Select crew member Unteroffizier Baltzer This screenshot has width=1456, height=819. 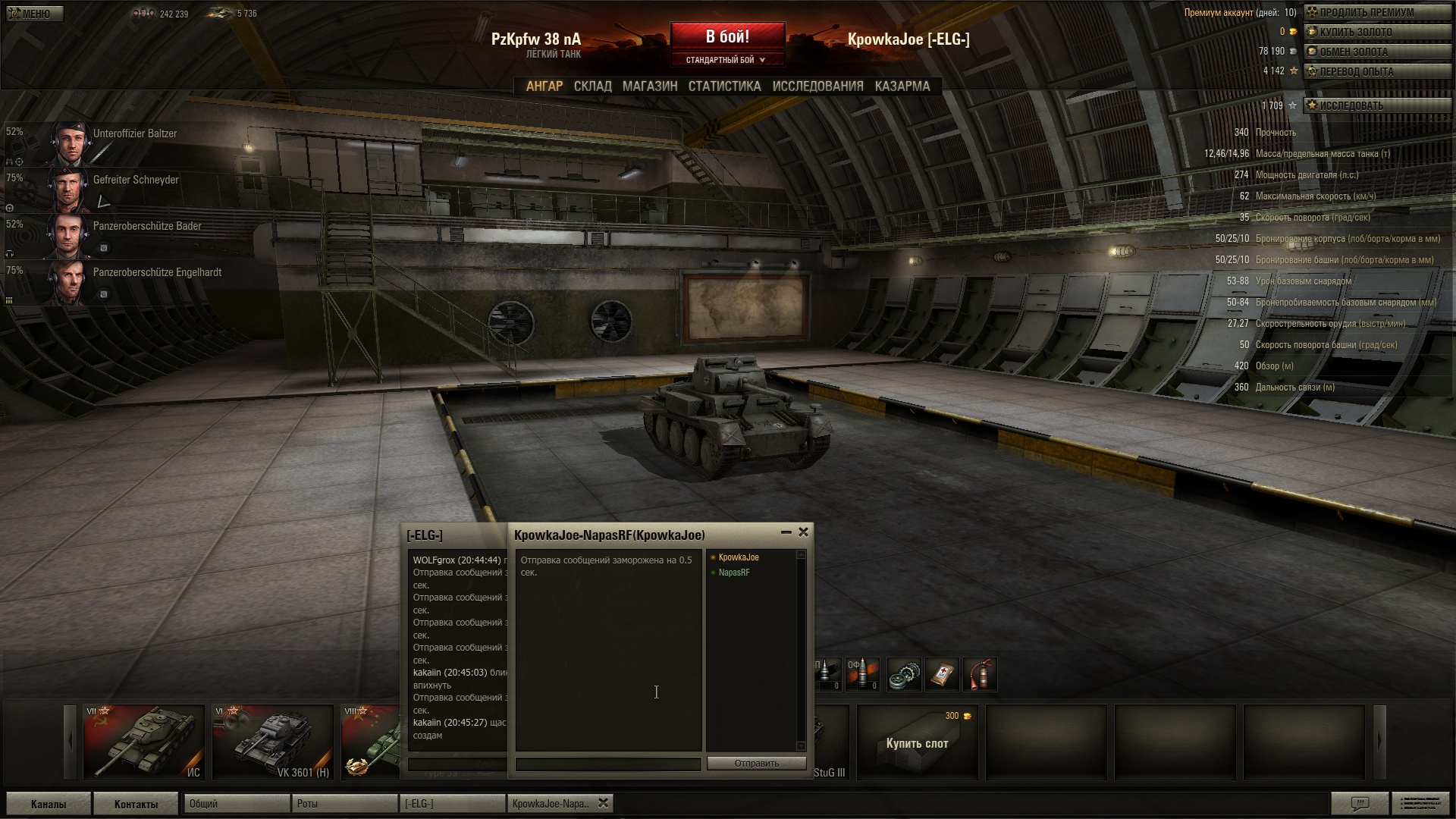point(134,134)
